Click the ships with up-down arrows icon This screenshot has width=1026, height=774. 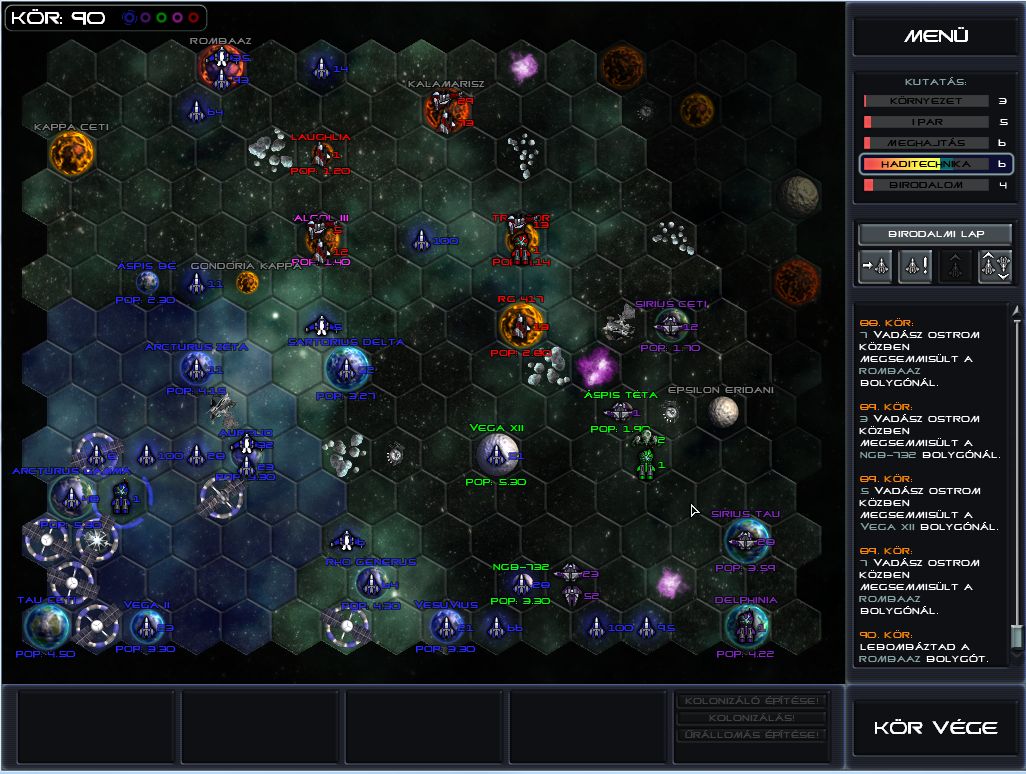coord(995,266)
